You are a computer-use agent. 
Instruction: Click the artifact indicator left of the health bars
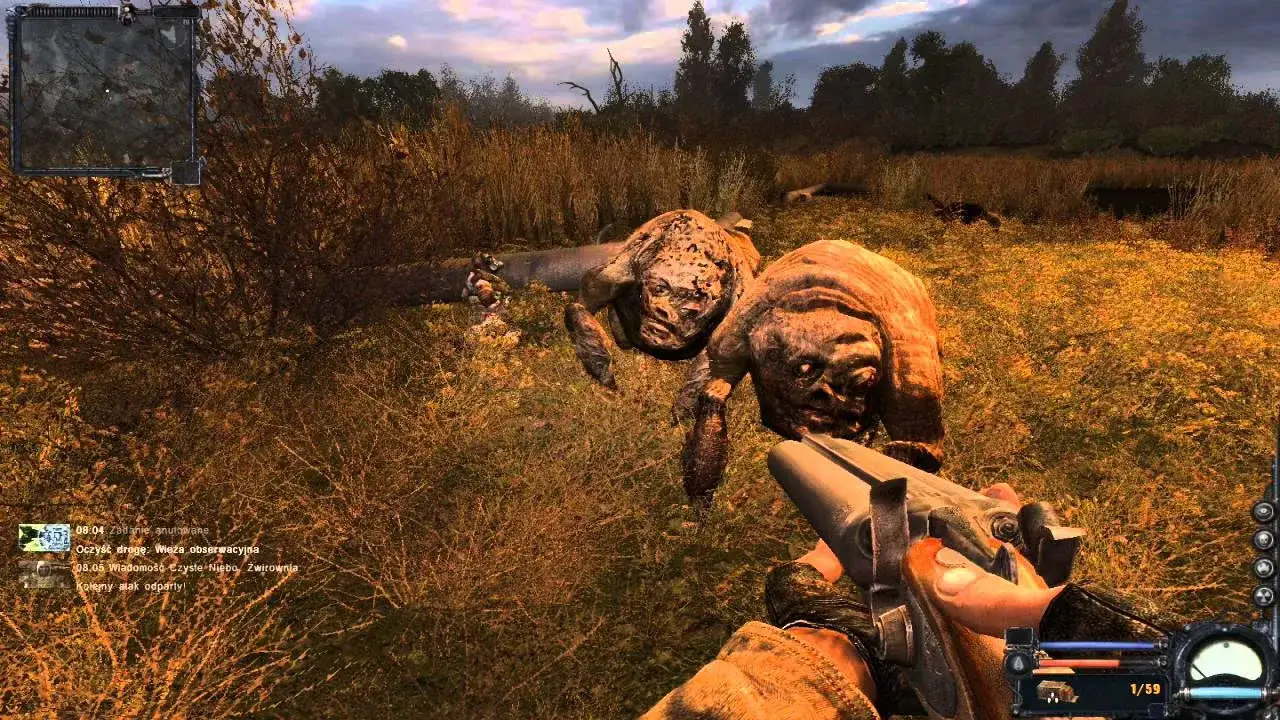[x=1017, y=665]
